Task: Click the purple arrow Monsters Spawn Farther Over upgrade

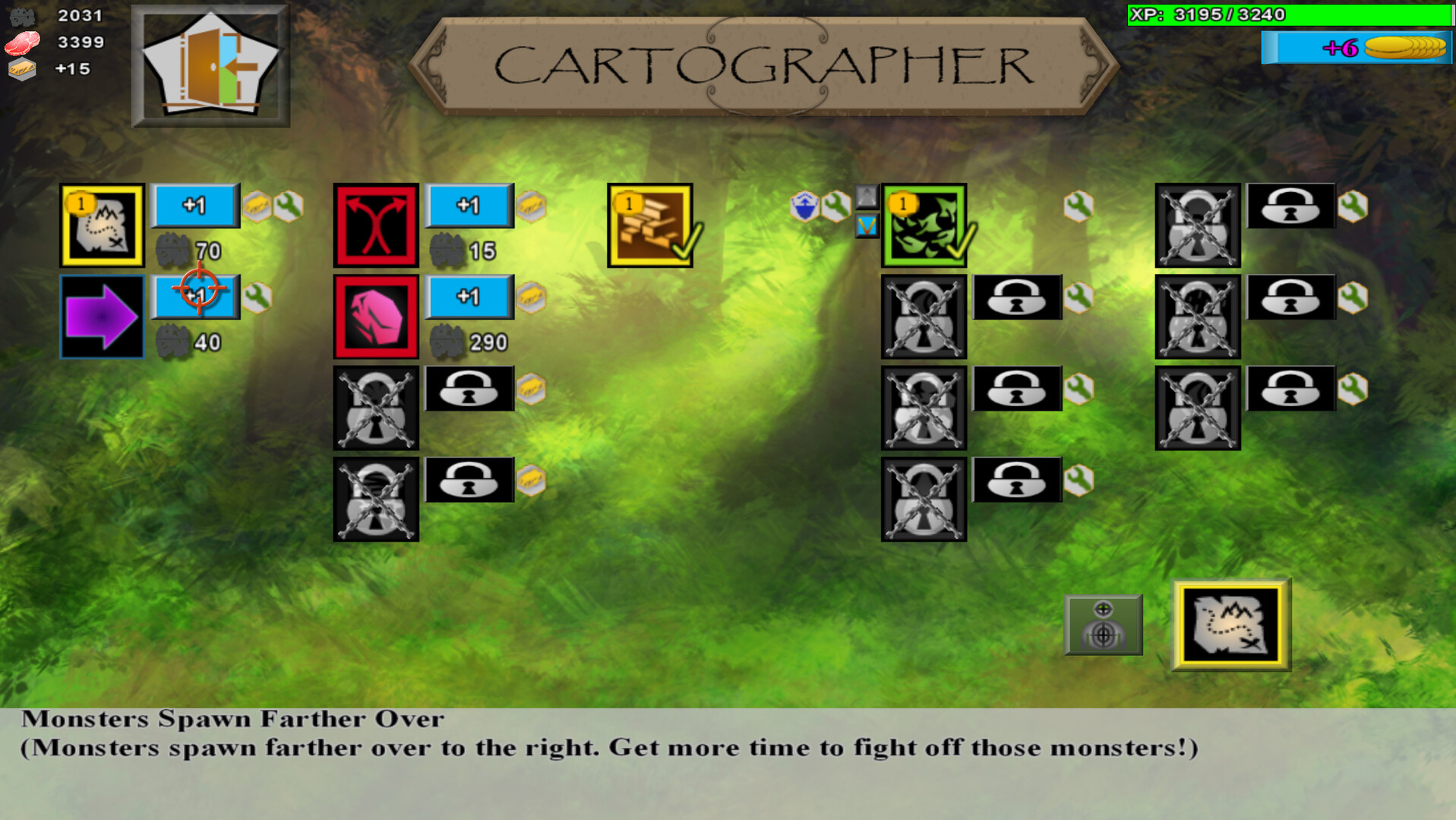Action: click(x=101, y=317)
